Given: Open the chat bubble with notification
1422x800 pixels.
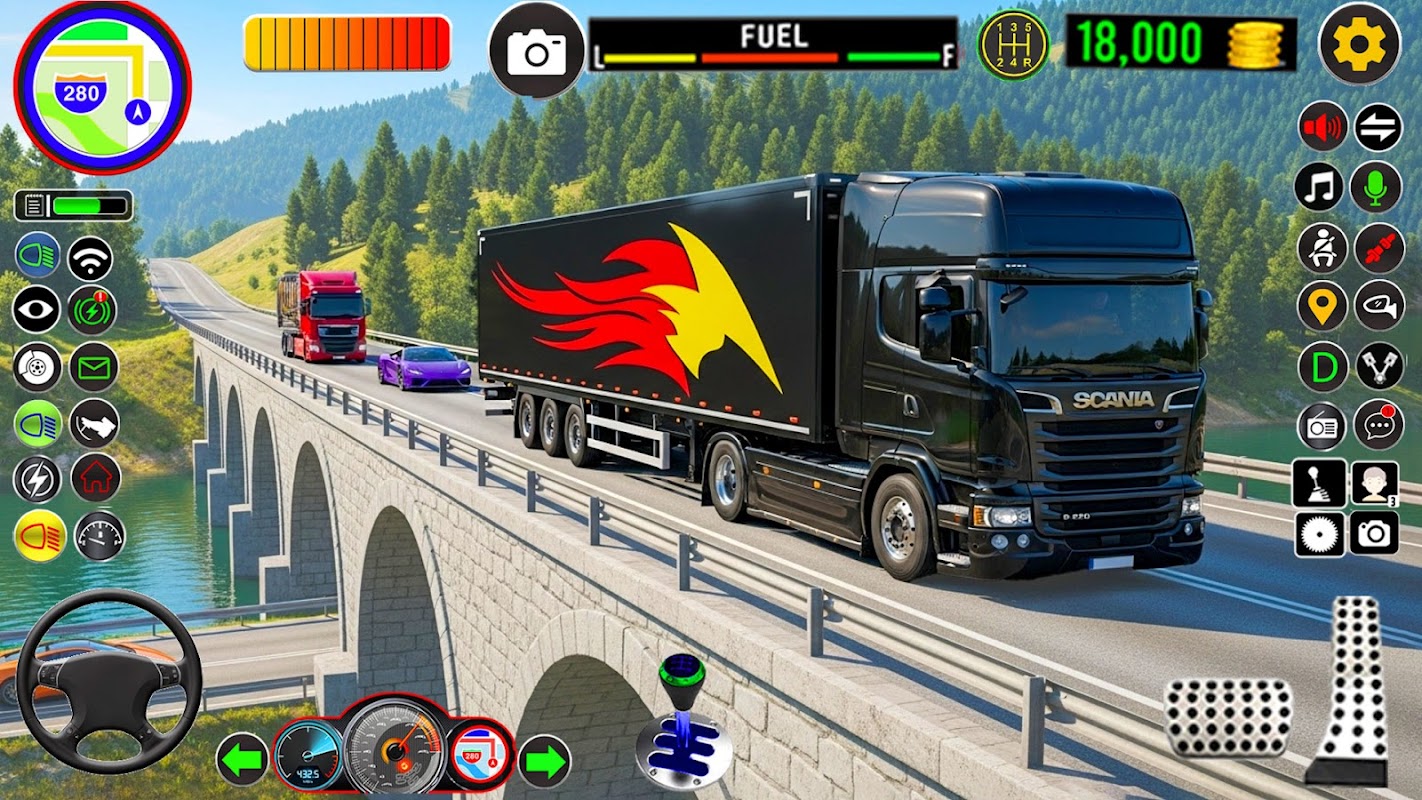Looking at the screenshot, I should [1378, 424].
